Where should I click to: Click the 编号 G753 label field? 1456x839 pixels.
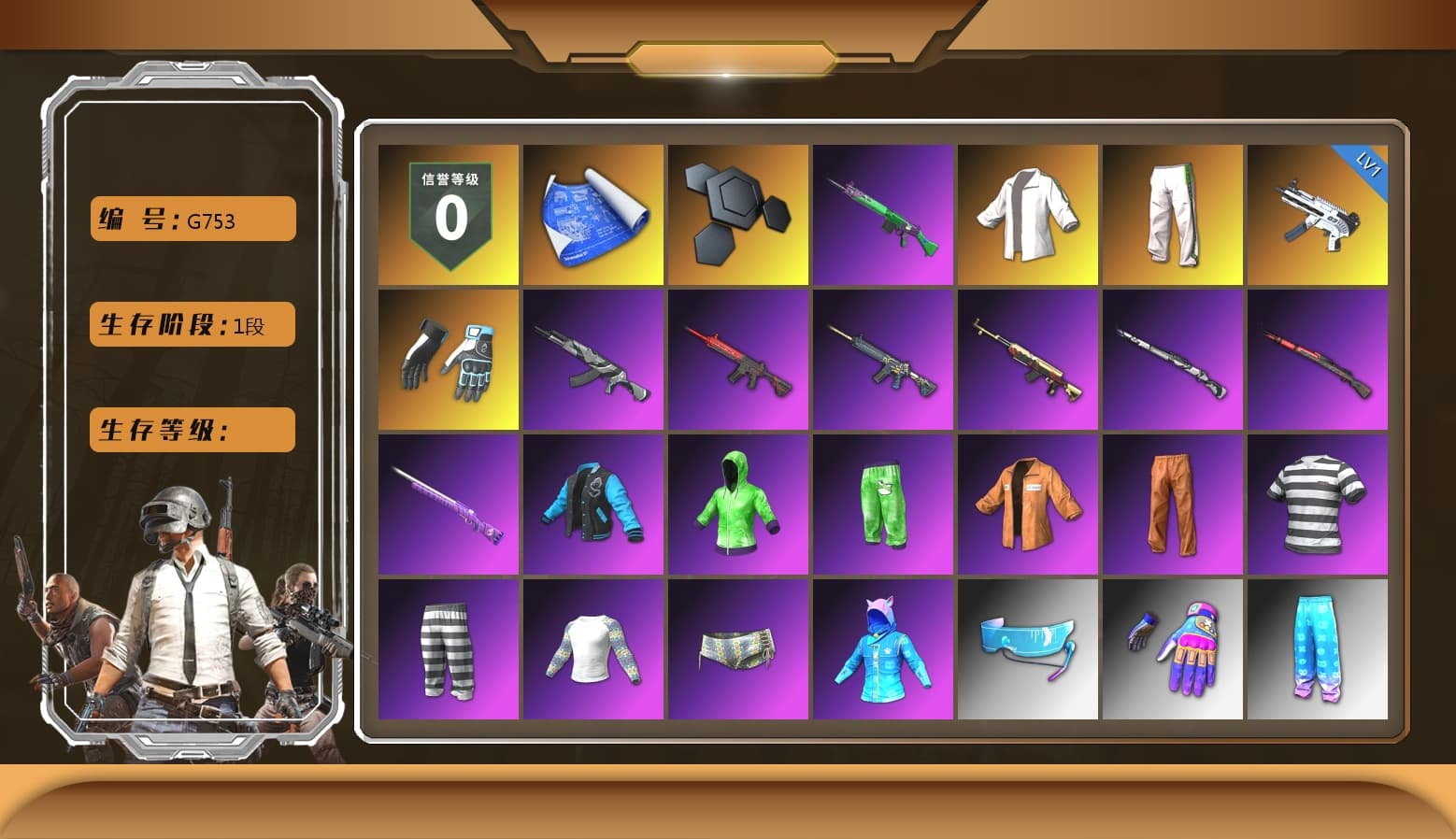[x=192, y=218]
